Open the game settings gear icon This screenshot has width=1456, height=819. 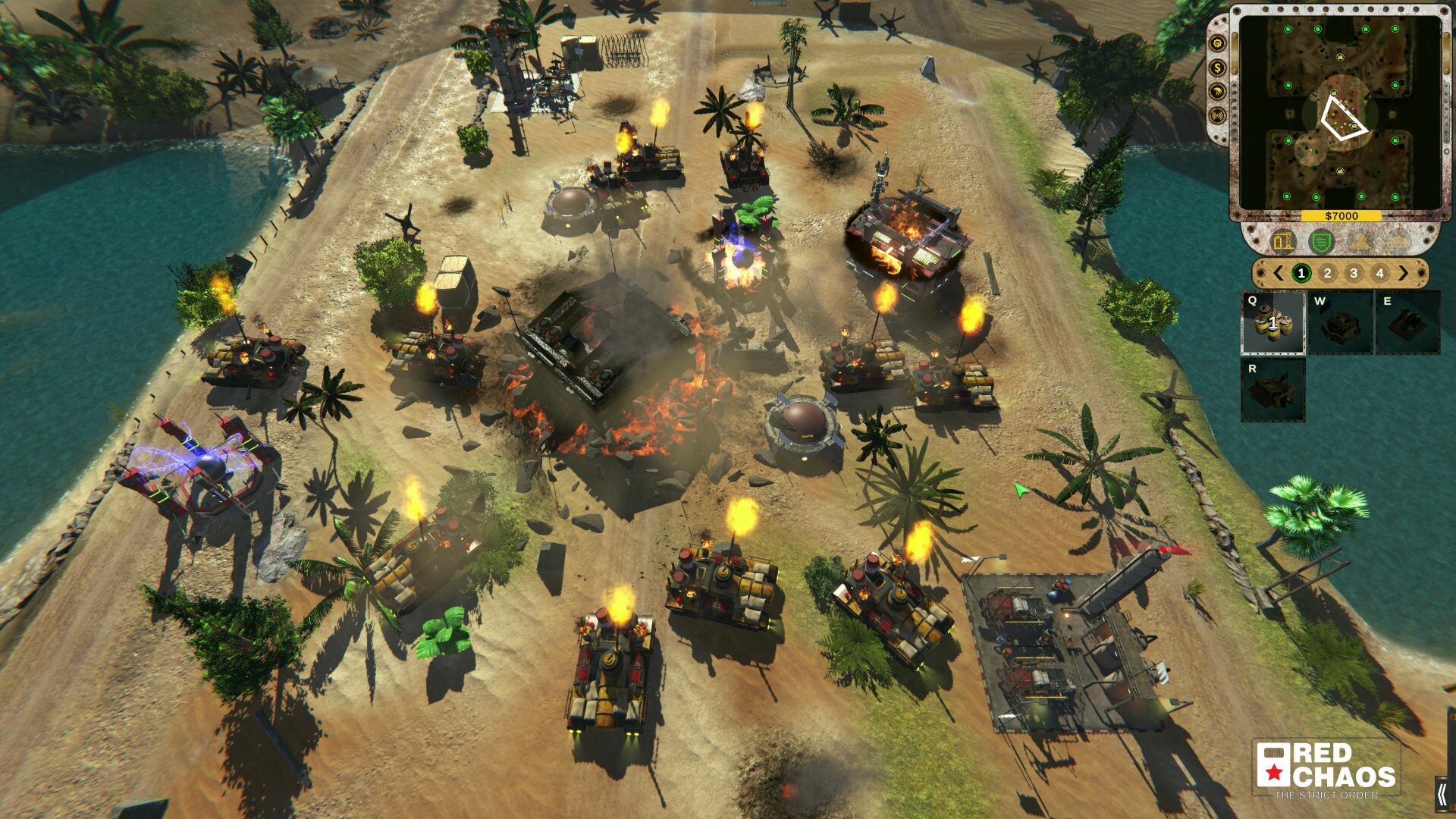click(x=1216, y=45)
